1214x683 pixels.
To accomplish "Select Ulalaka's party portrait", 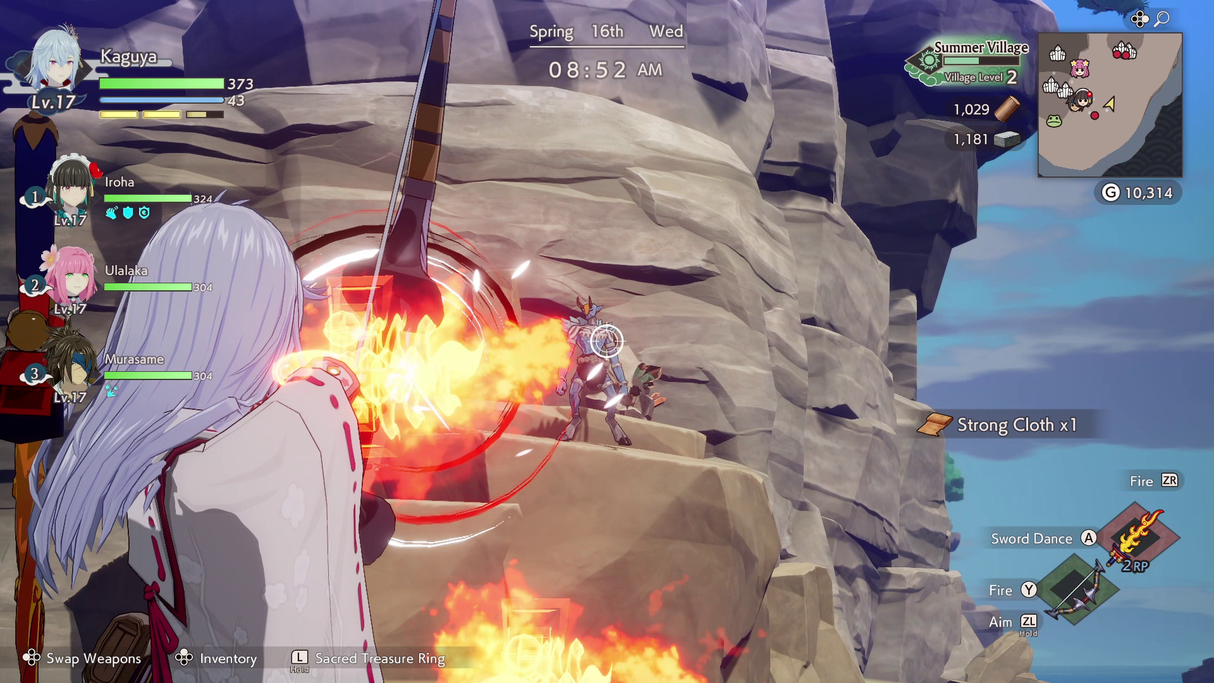I will [71, 277].
